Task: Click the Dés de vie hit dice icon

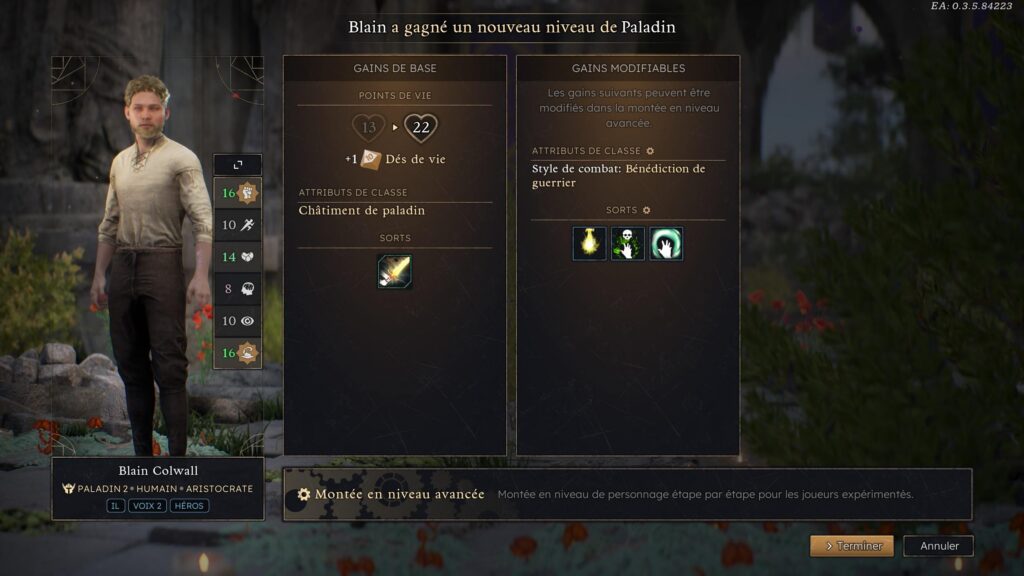Action: pyautogui.click(x=371, y=159)
